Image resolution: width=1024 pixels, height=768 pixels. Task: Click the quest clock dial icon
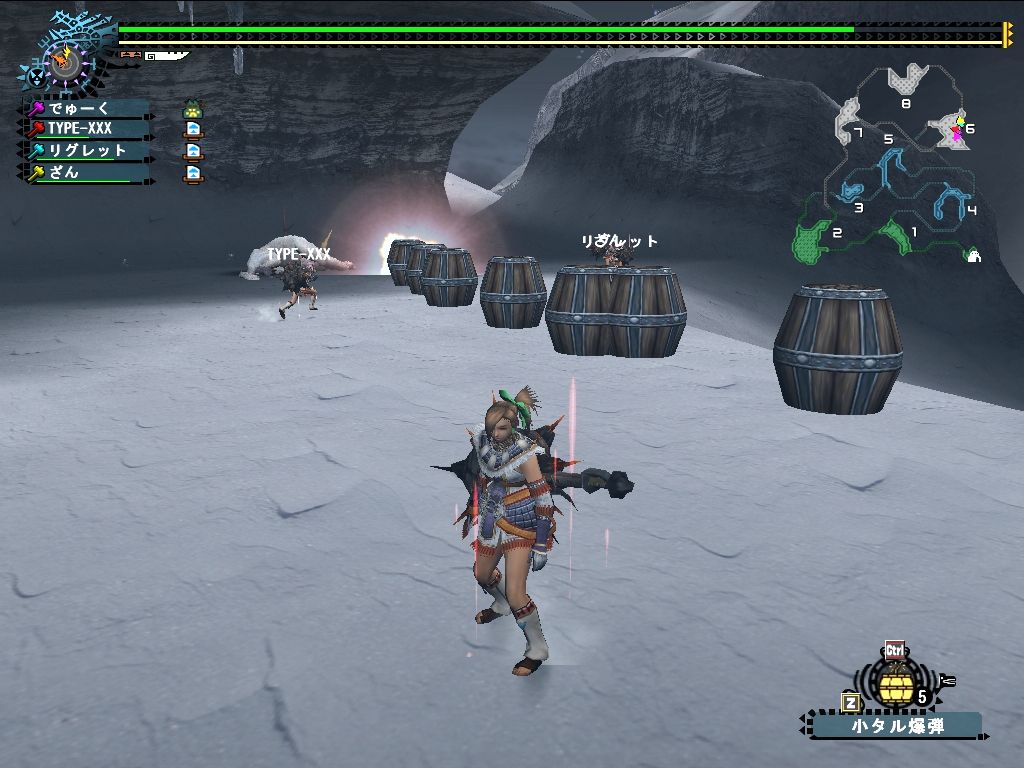click(x=66, y=62)
